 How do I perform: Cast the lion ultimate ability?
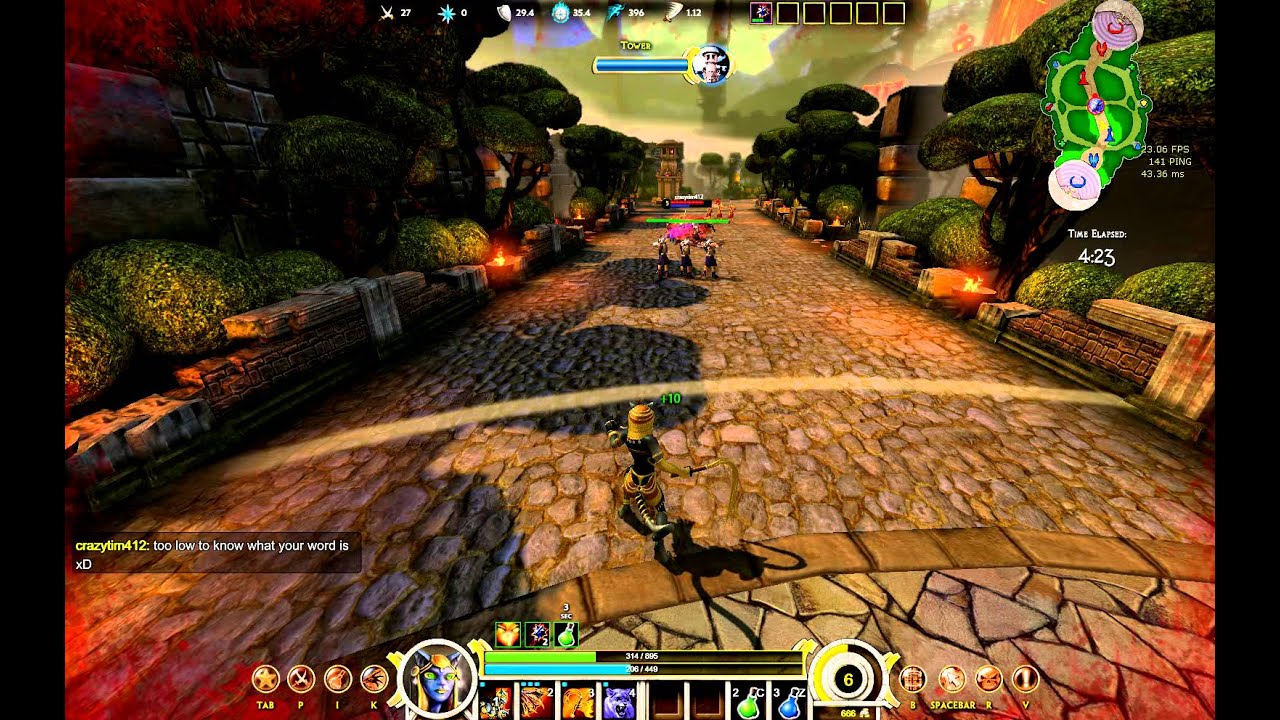click(x=618, y=703)
